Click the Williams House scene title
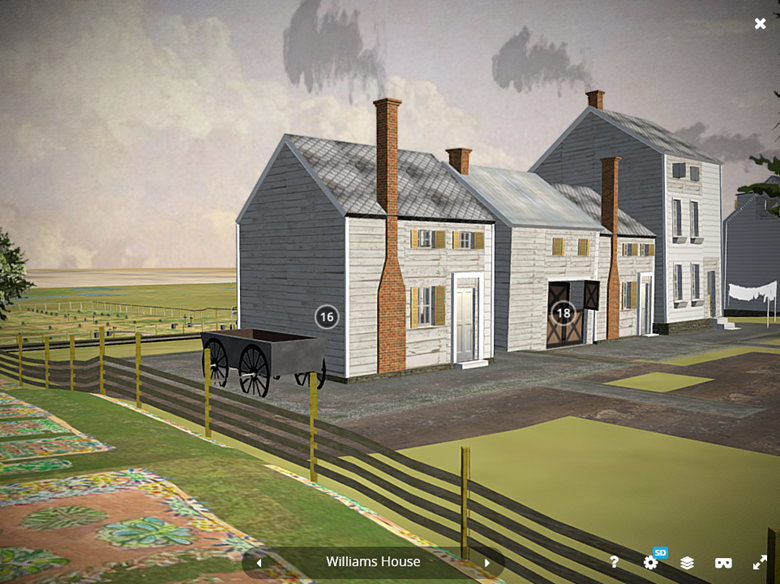 click(x=372, y=562)
